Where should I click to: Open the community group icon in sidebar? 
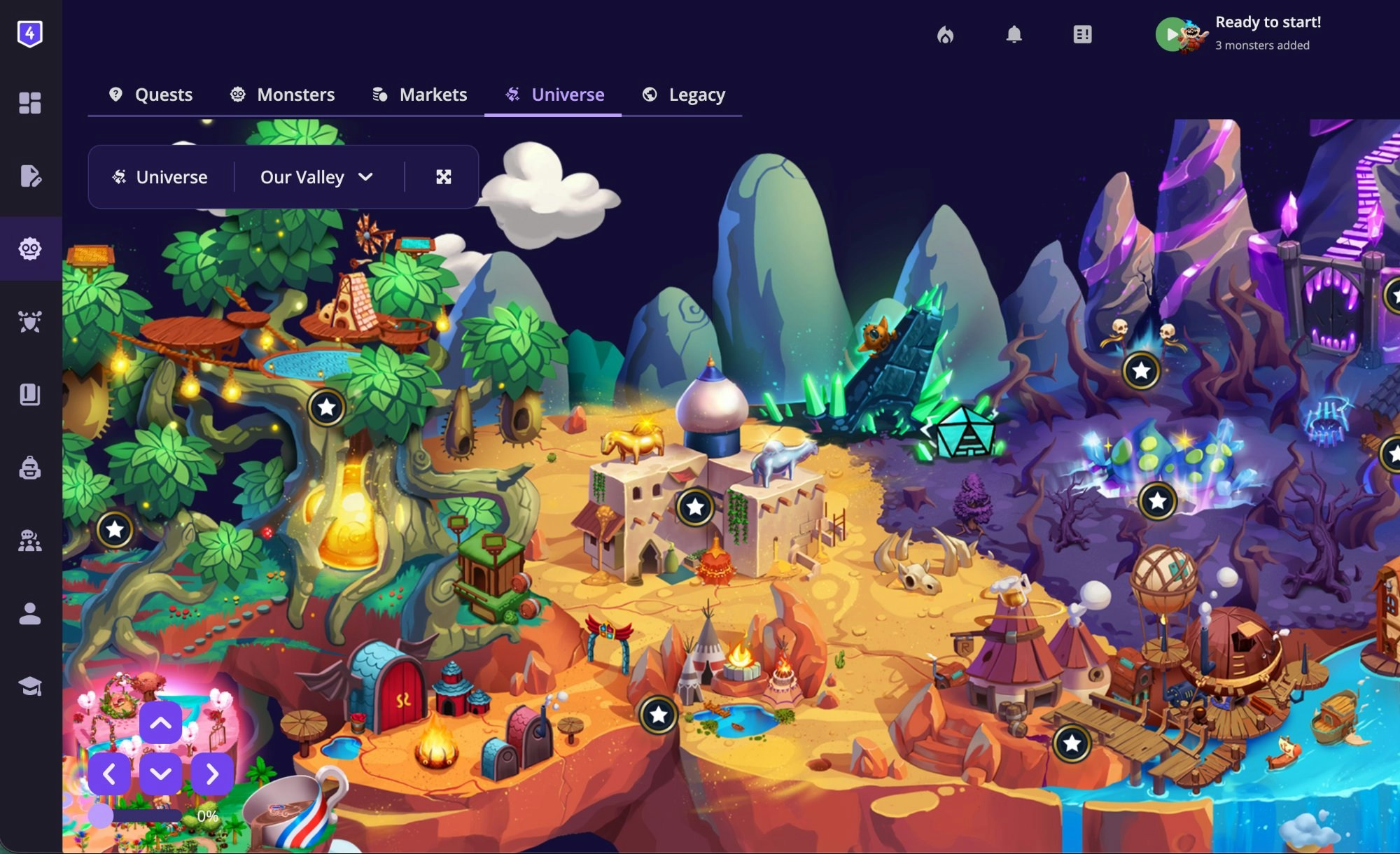29,541
